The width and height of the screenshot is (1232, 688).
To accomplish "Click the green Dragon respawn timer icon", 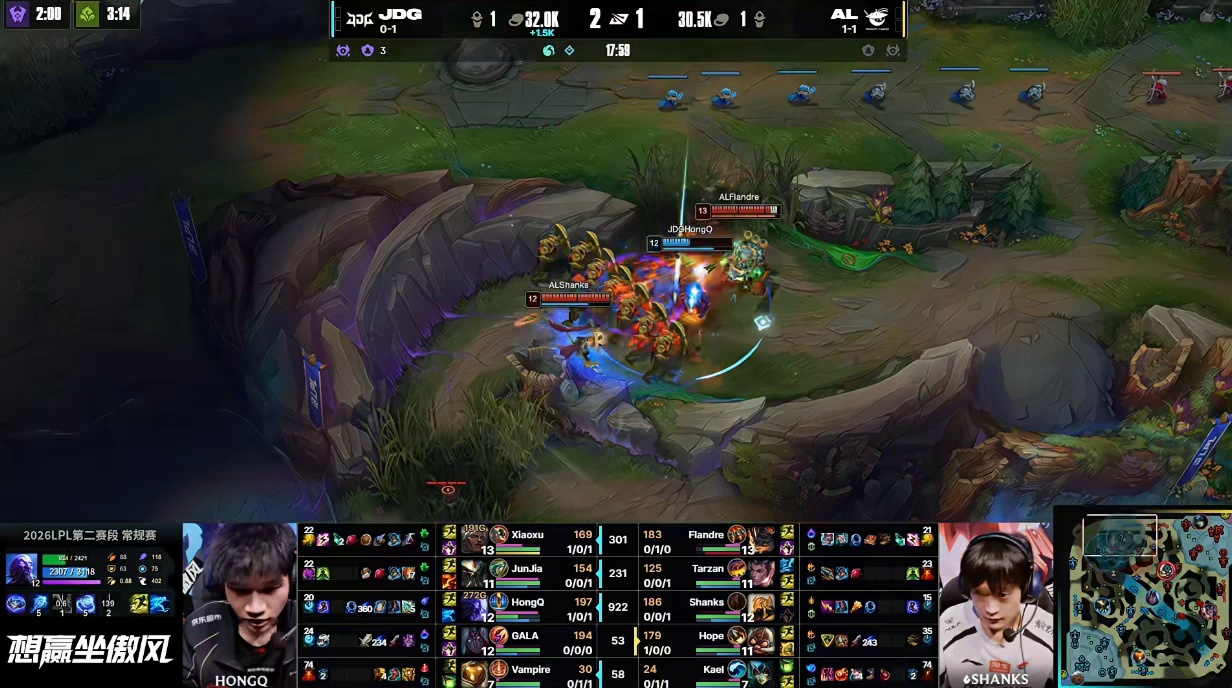I will coord(88,15).
